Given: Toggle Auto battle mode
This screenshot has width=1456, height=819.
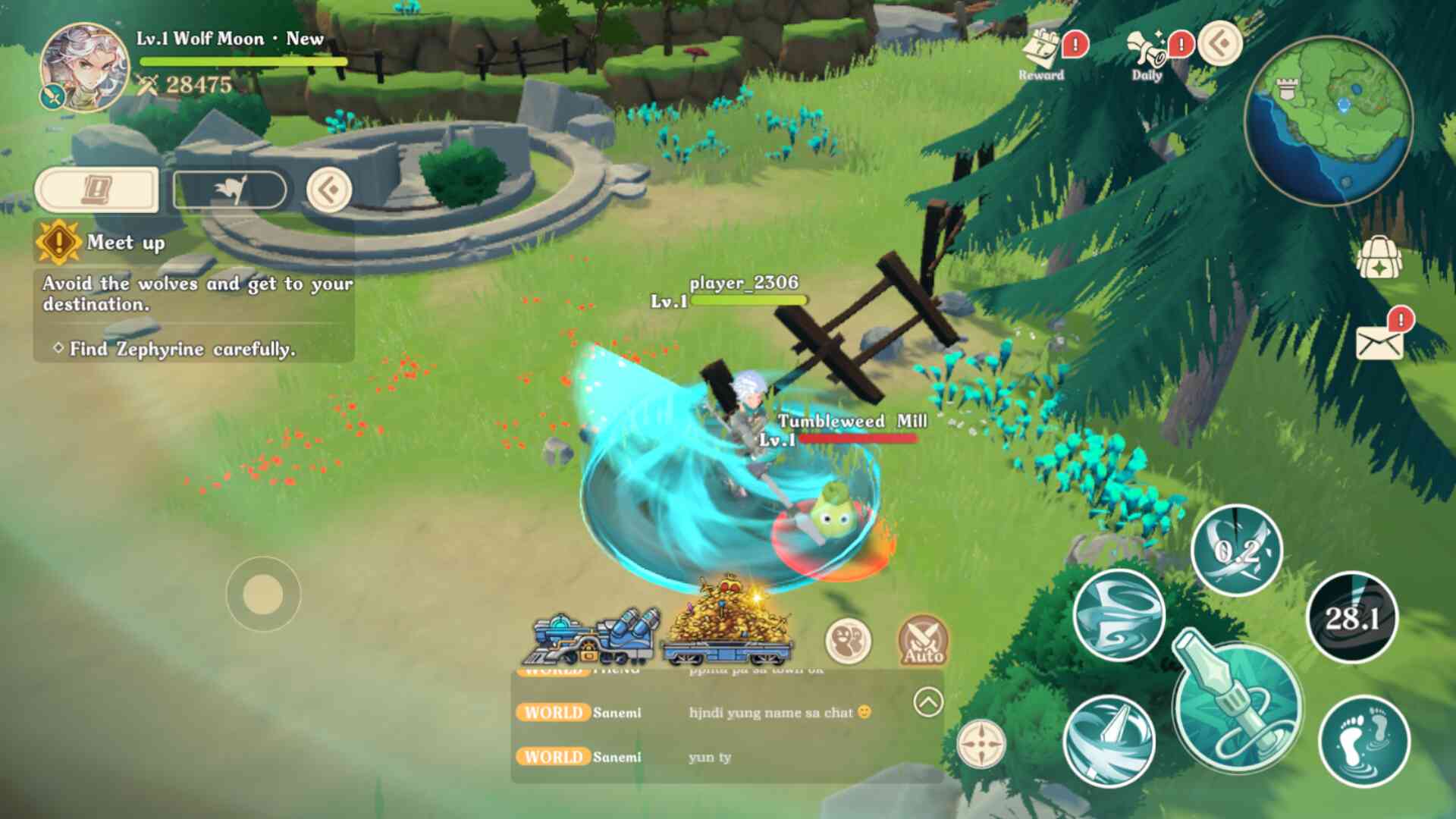Looking at the screenshot, I should click(923, 641).
